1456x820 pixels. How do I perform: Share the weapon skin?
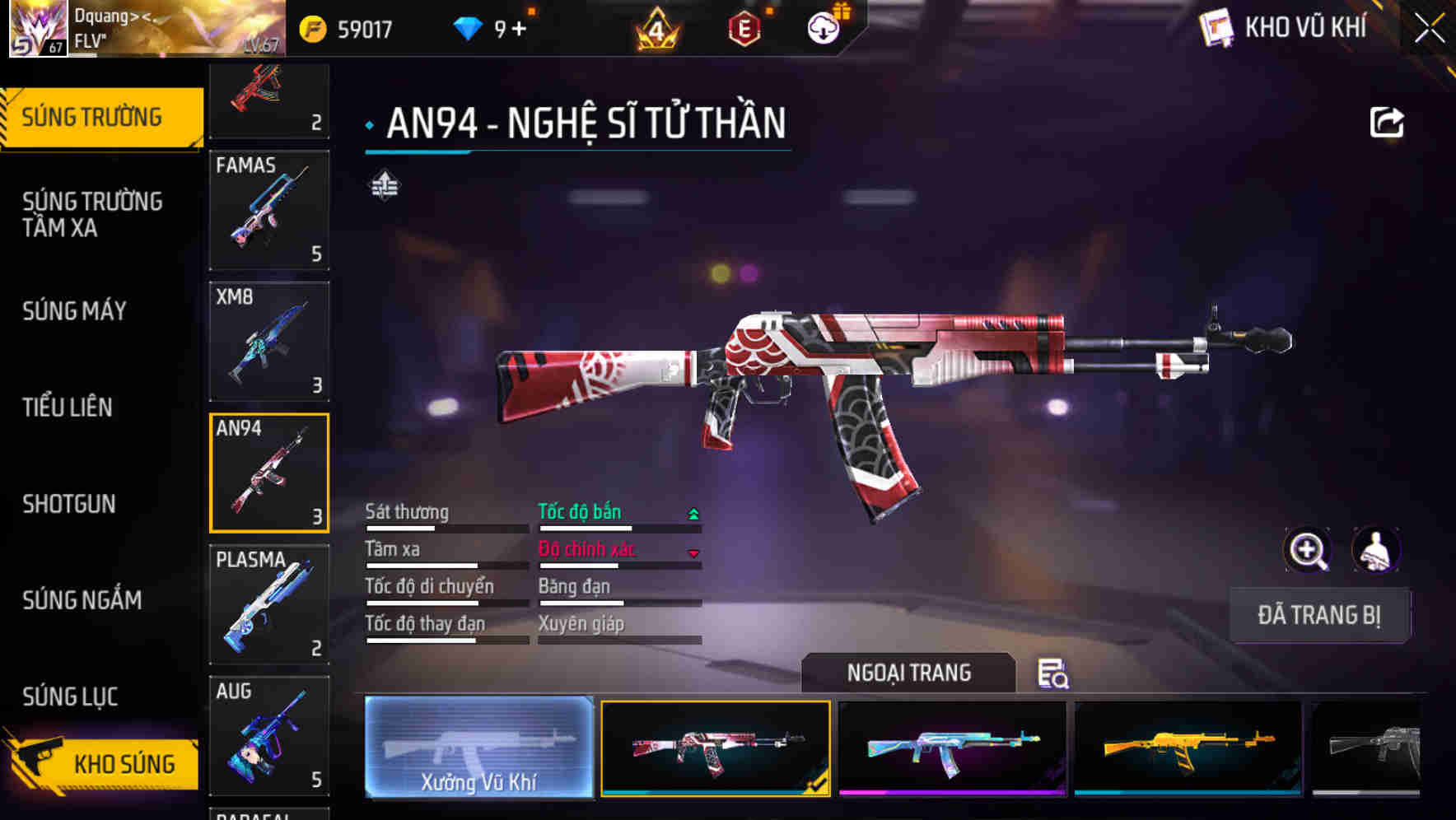(1386, 123)
